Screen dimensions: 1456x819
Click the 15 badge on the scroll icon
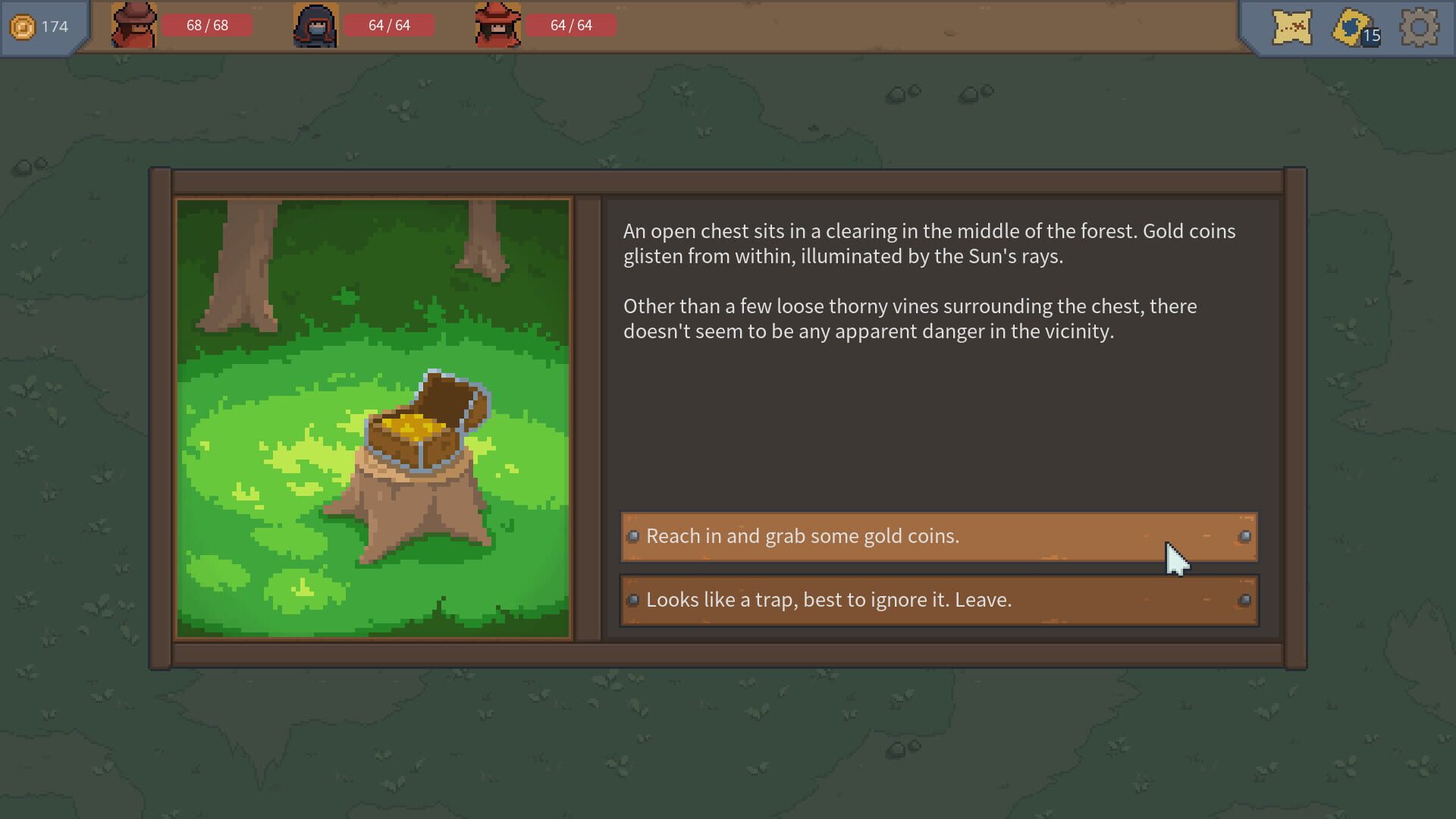coord(1372,35)
